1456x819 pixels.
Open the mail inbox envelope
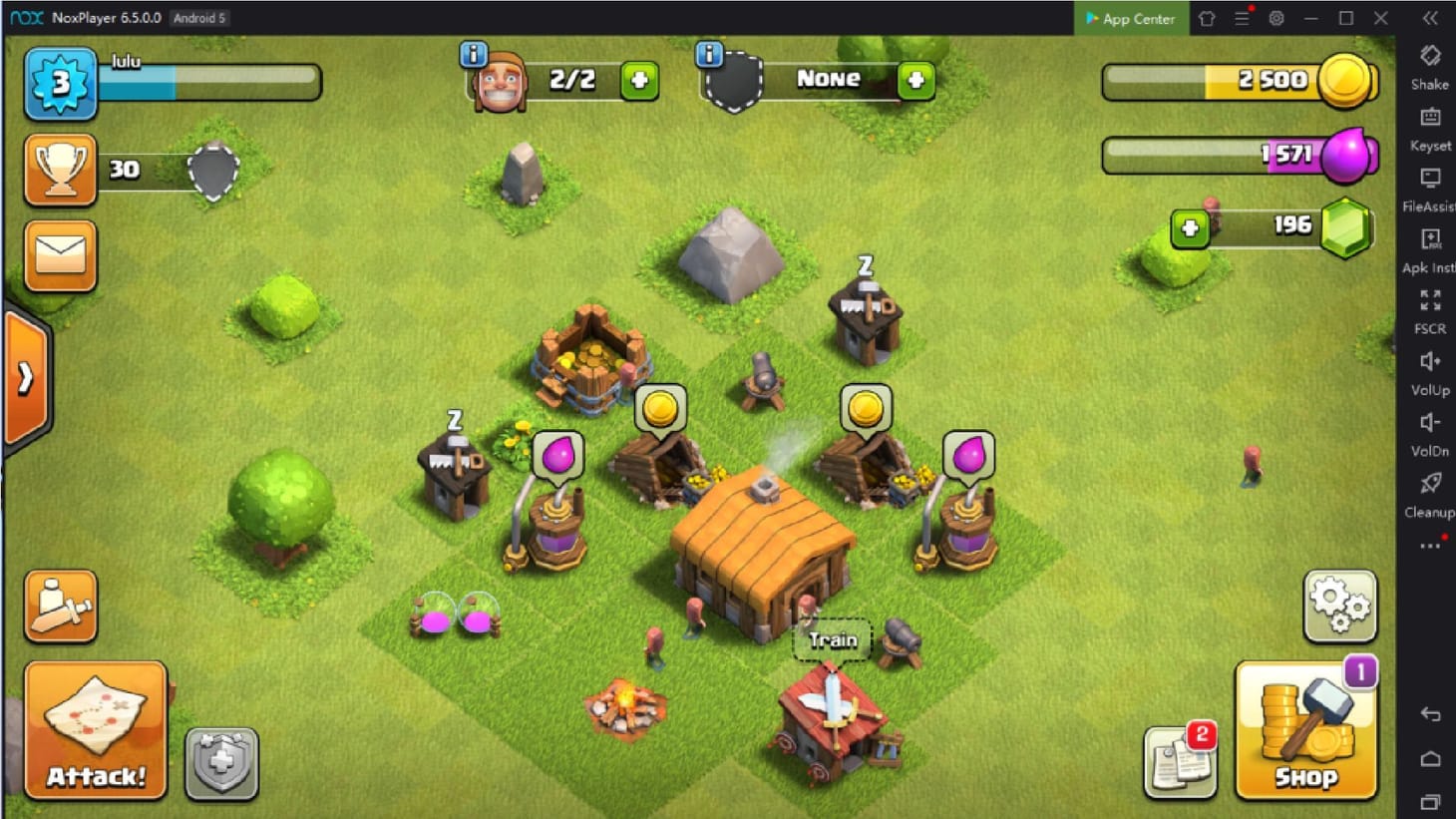60,256
